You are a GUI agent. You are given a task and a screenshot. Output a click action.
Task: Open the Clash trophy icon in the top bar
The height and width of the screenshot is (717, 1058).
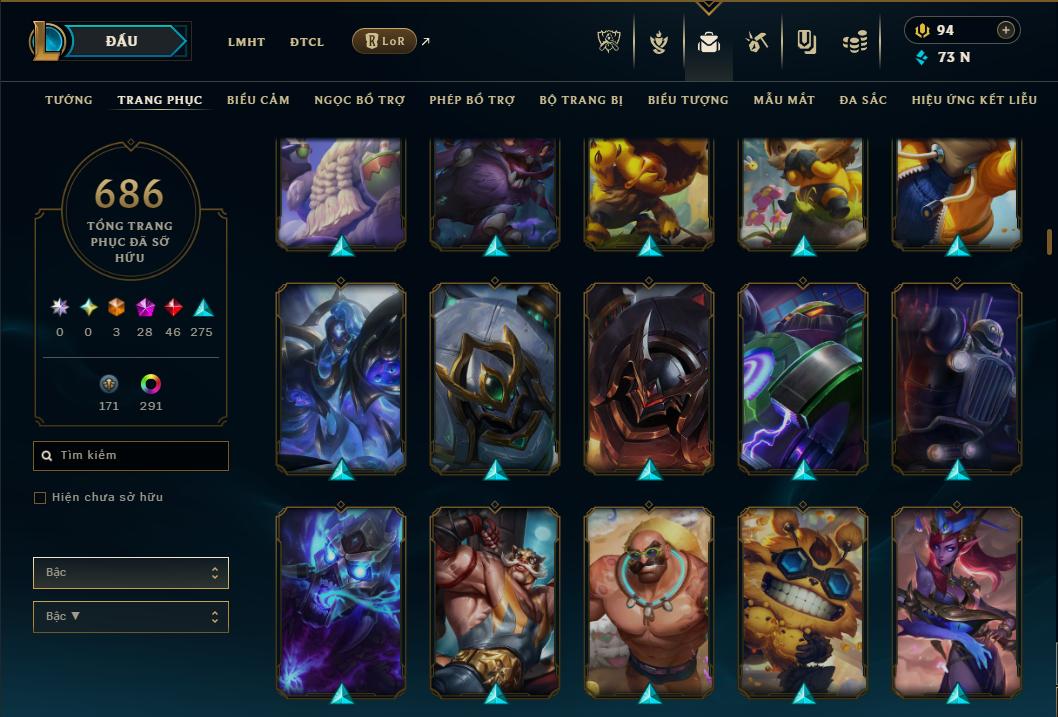pyautogui.click(x=609, y=42)
